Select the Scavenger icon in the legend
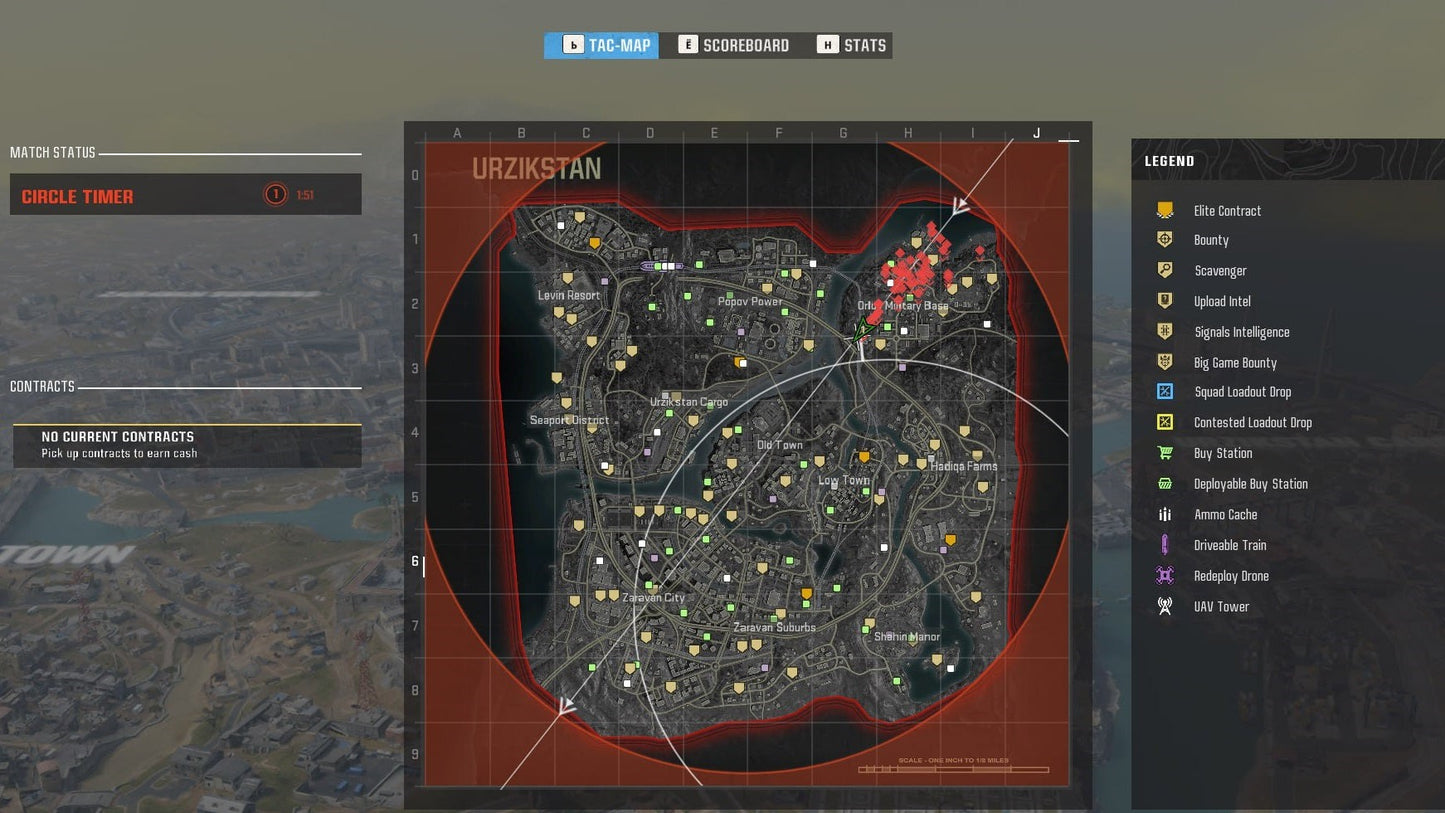The image size is (1445, 813). [1165, 270]
